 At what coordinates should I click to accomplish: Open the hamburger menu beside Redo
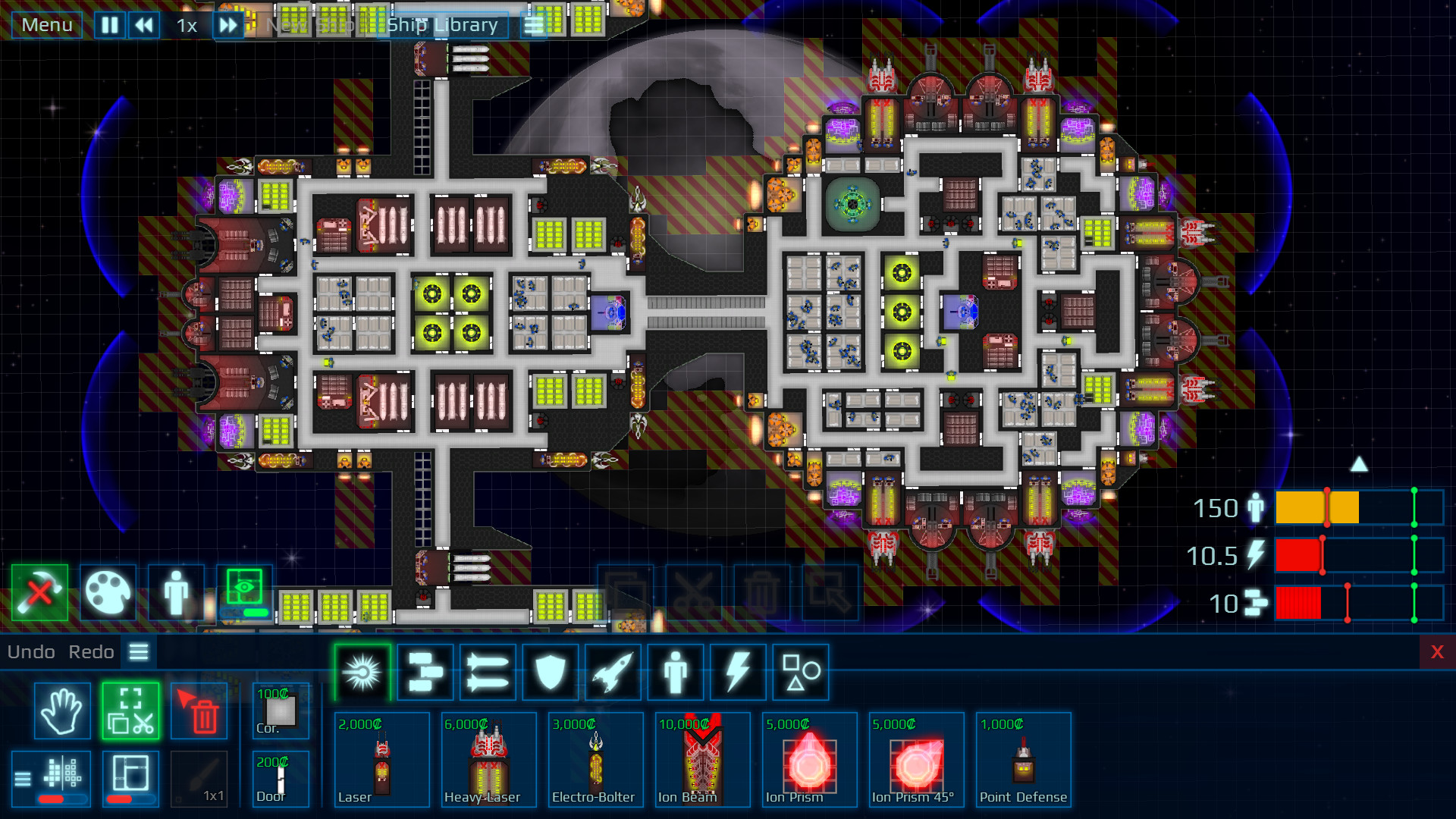(138, 651)
